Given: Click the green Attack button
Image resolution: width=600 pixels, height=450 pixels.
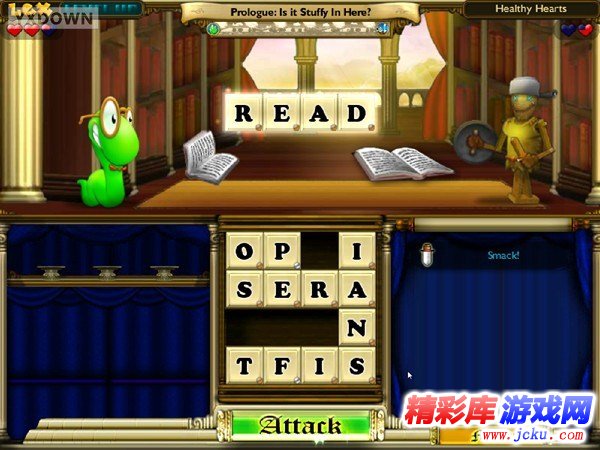Looking at the screenshot, I should coord(300,426).
